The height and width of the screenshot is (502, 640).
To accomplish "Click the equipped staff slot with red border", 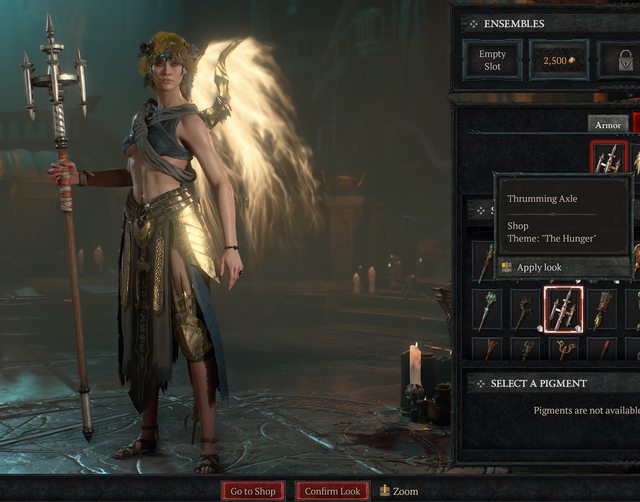I will click(x=608, y=158).
